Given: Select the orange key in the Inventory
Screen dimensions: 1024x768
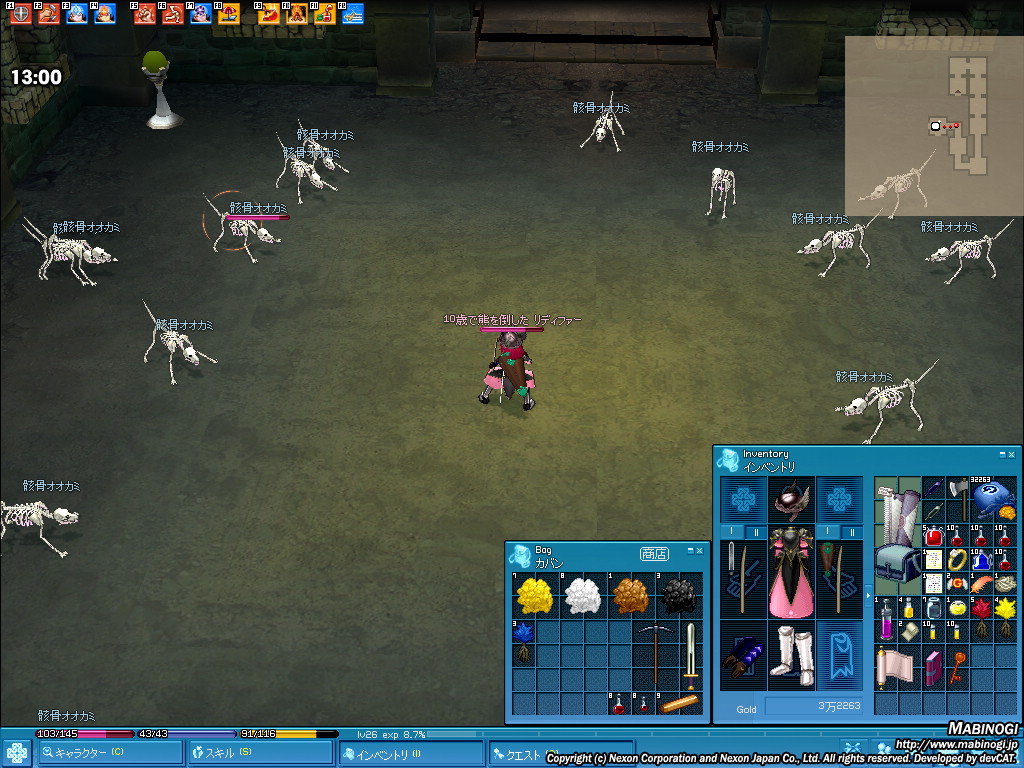Looking at the screenshot, I should [957, 664].
